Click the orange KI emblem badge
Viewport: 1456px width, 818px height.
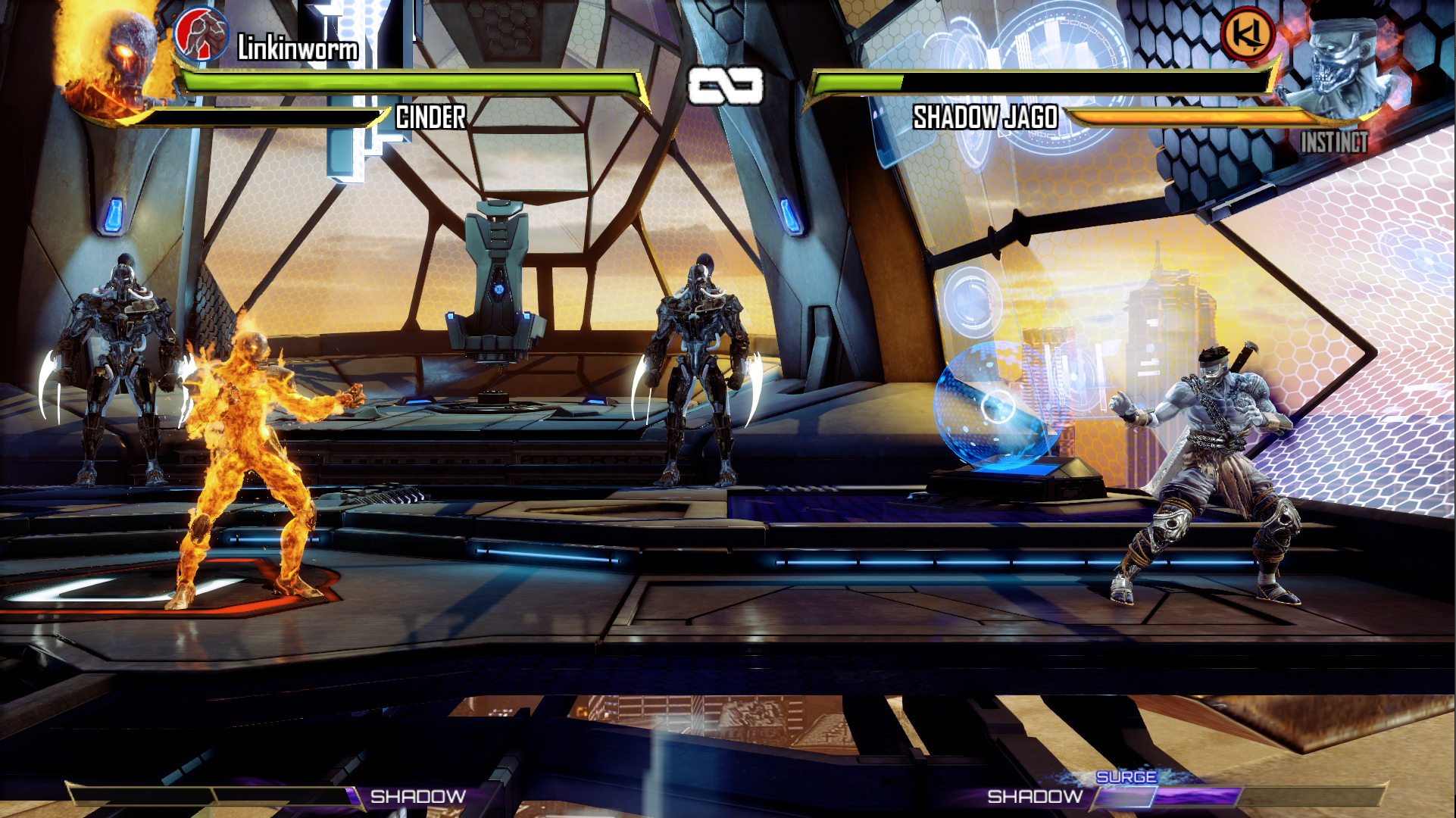tap(1248, 34)
